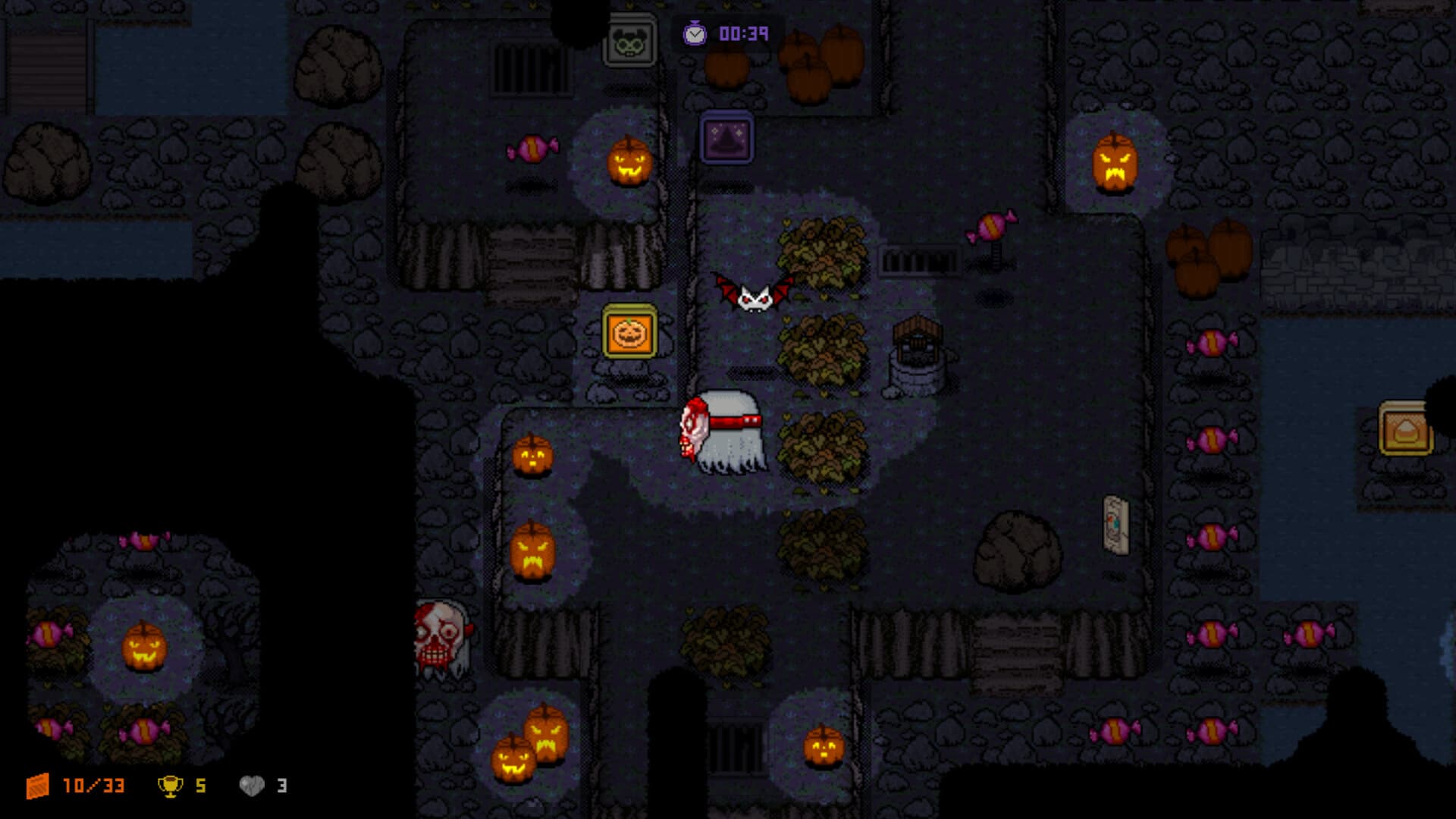
Task: Click the candy on the stick post
Action: click(991, 227)
